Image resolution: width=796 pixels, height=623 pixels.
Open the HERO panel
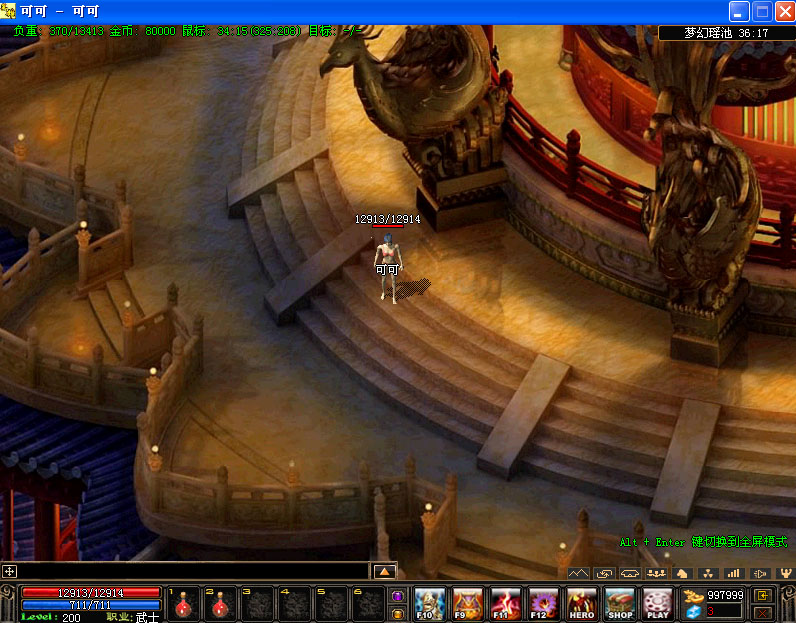582,604
